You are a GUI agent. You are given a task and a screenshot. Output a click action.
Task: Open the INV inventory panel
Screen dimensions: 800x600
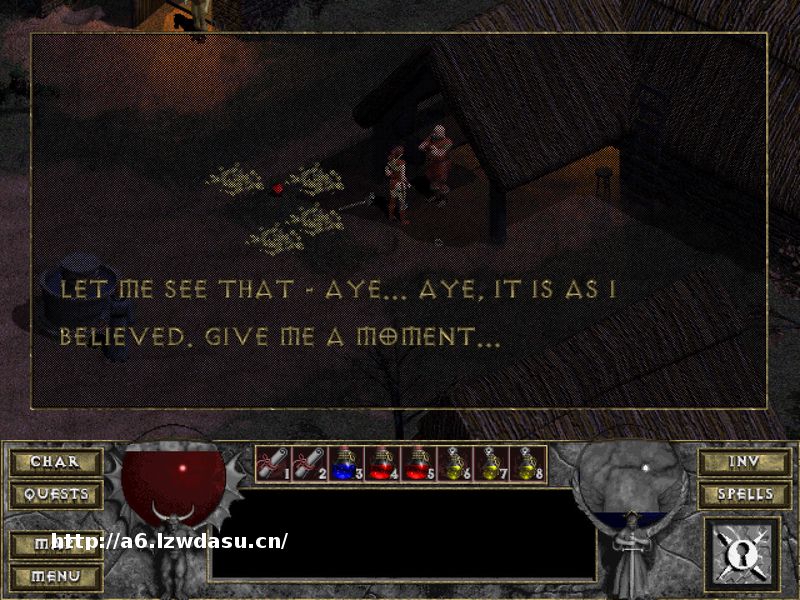click(744, 462)
